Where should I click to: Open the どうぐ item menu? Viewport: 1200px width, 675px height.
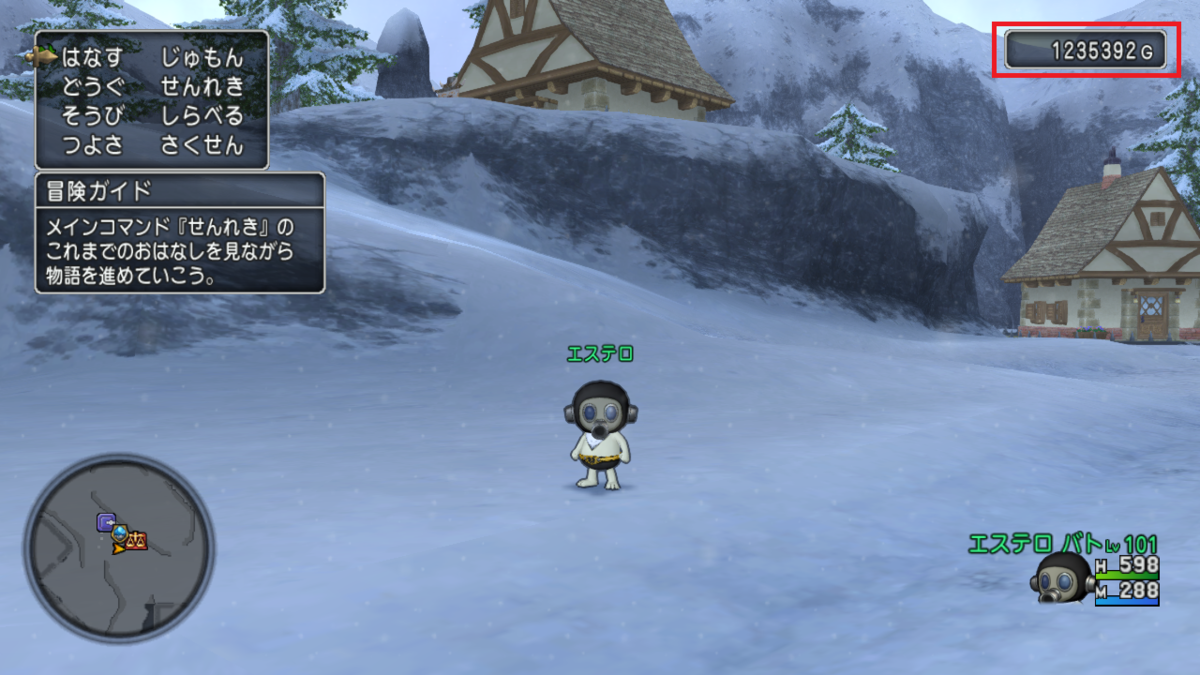pyautogui.click(x=92, y=86)
